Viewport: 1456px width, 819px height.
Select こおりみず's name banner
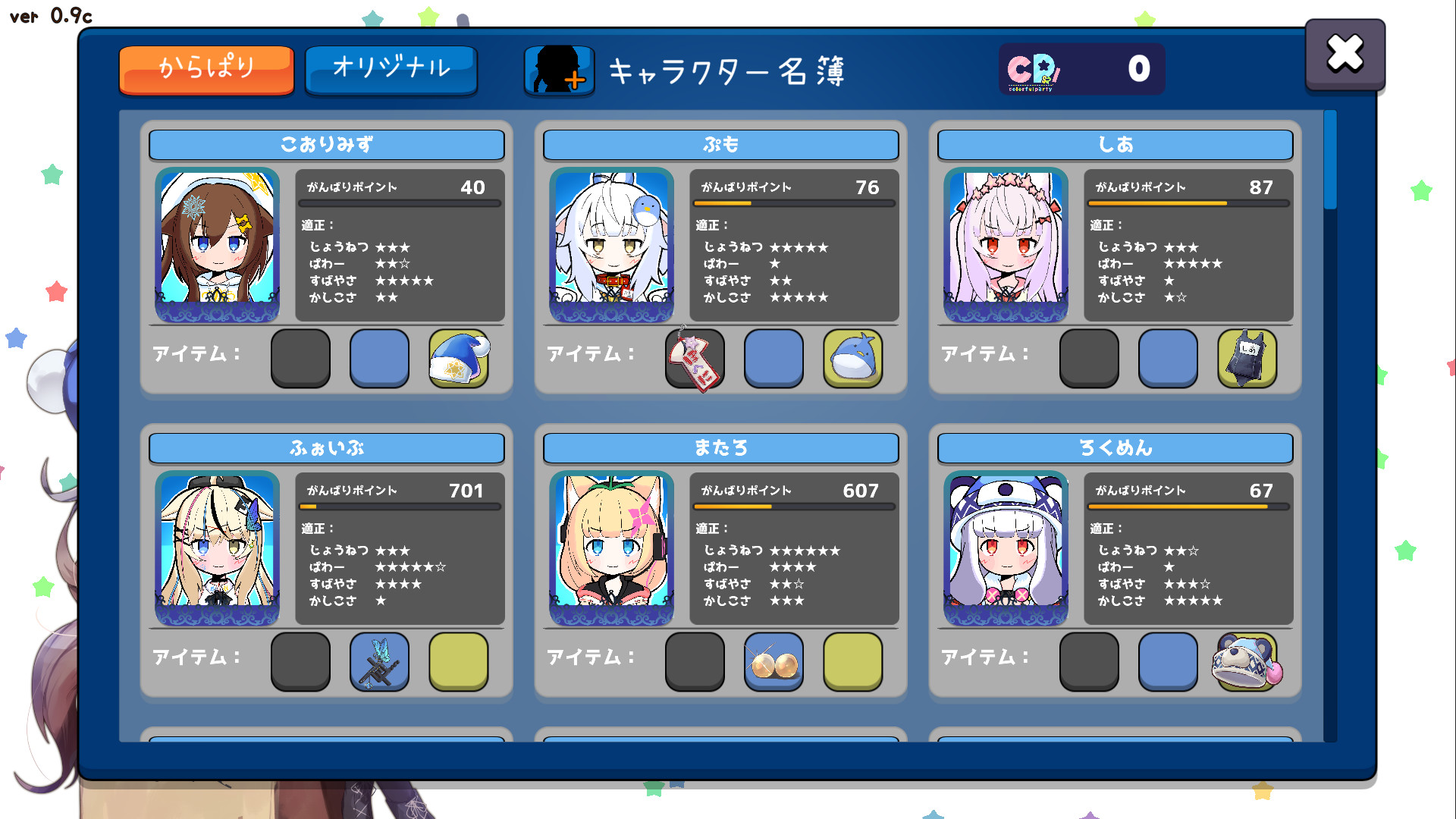click(x=326, y=144)
